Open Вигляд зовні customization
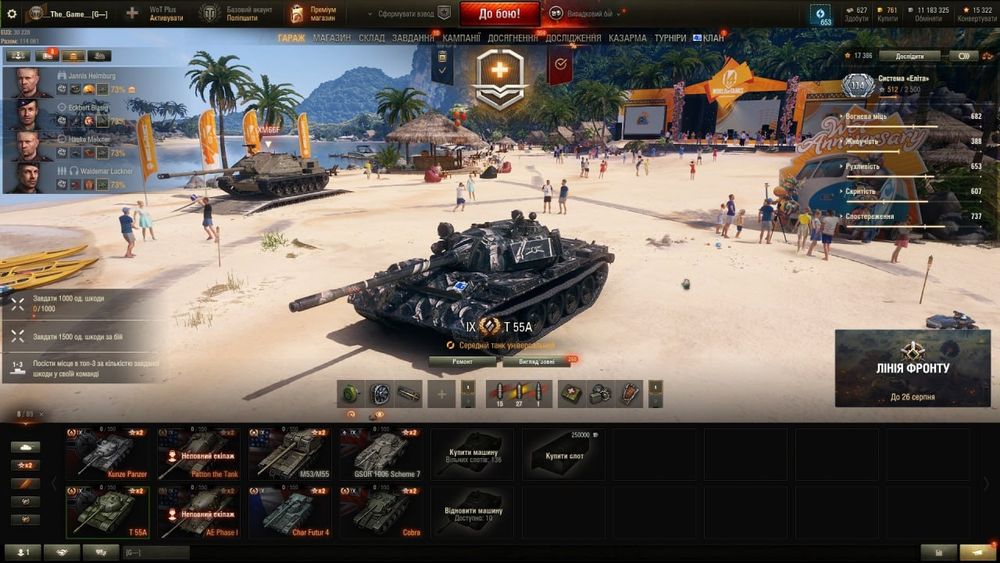 point(537,361)
